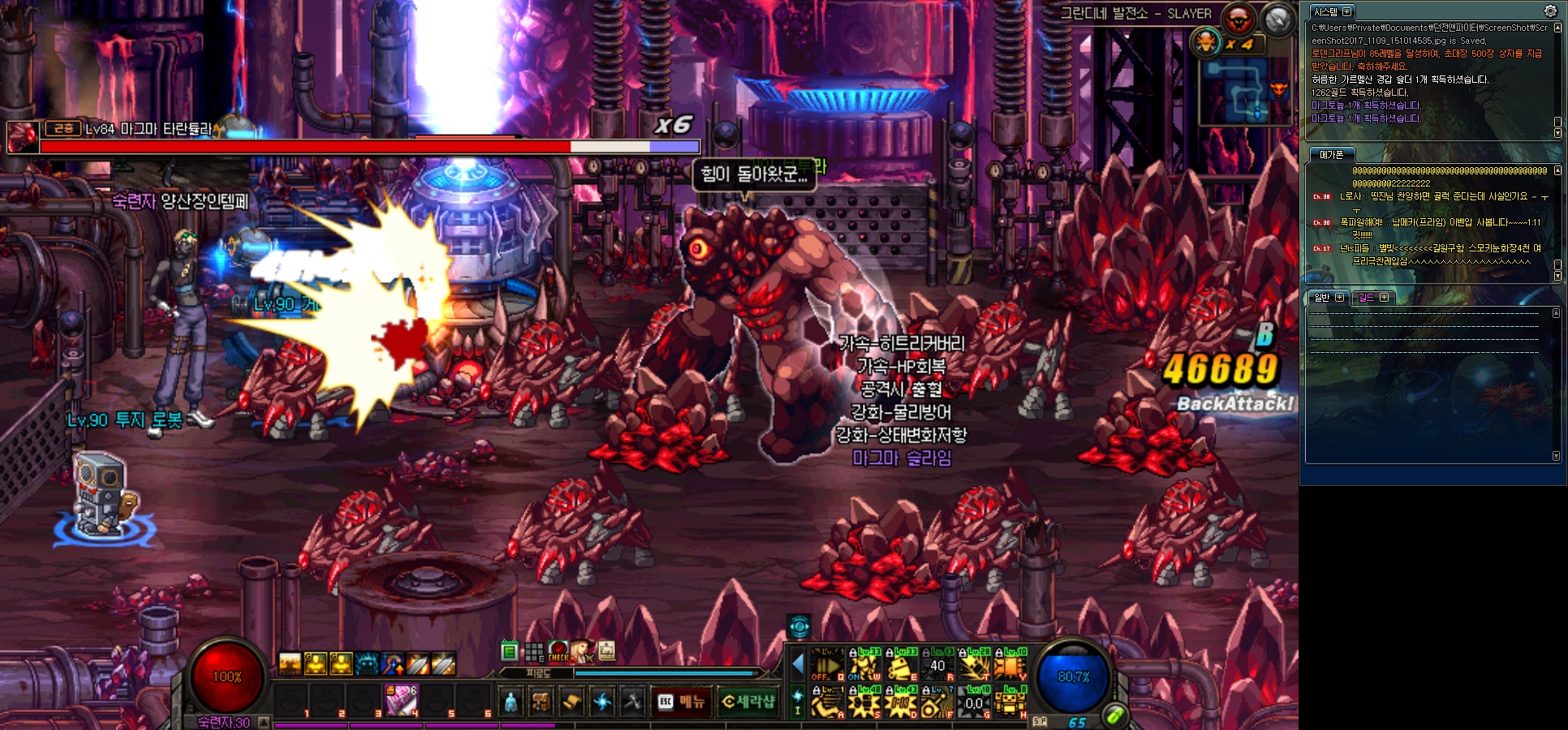
Task: Select the 시스템 message tab
Action: 1325,12
